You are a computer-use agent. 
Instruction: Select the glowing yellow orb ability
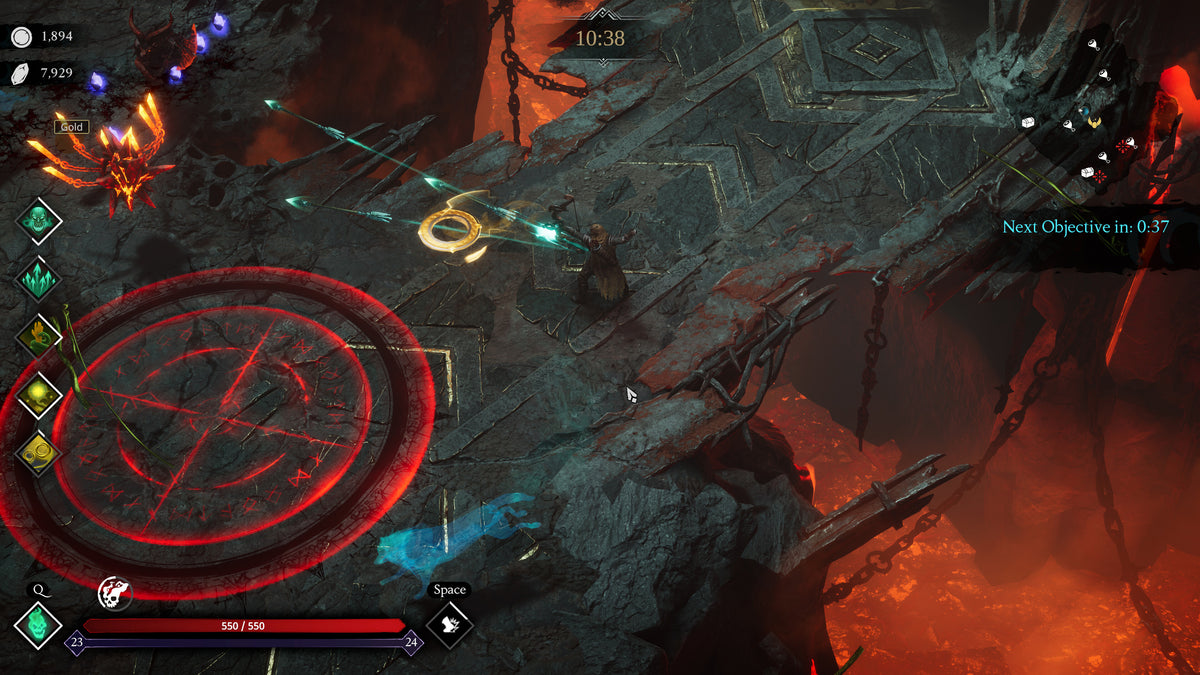(x=39, y=395)
